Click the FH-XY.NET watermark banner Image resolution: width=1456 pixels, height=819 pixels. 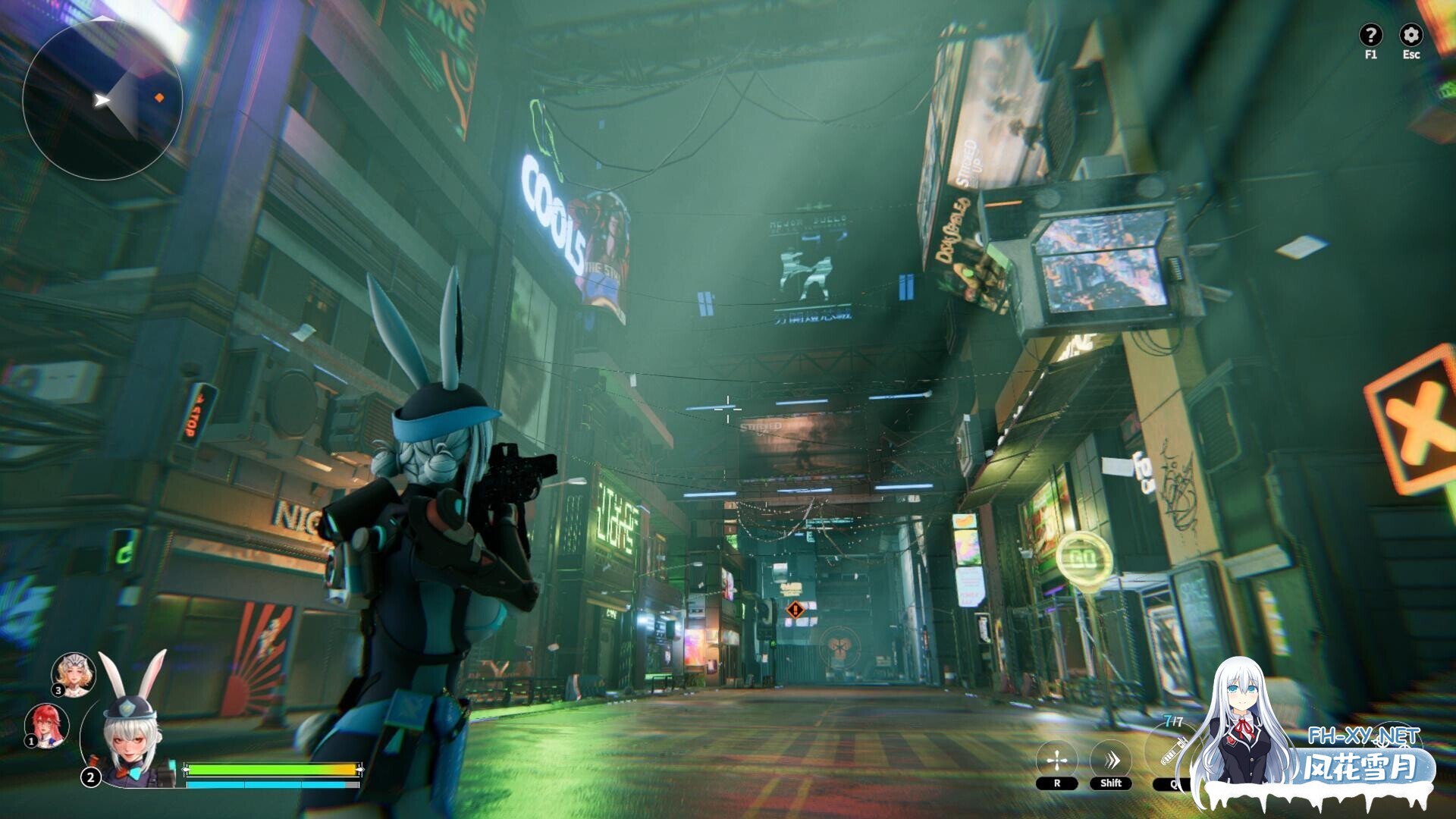pyautogui.click(x=1363, y=758)
